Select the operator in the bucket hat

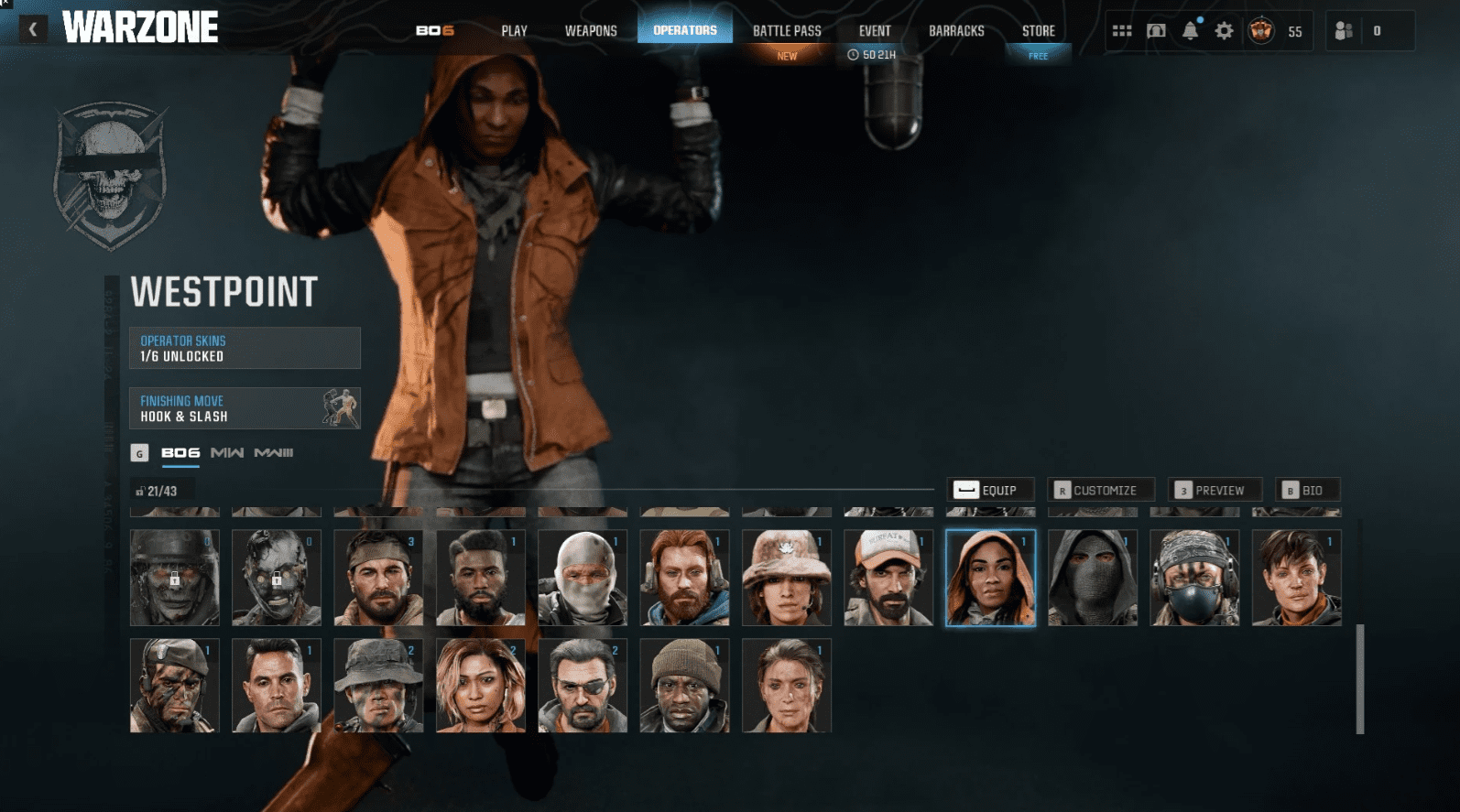786,578
